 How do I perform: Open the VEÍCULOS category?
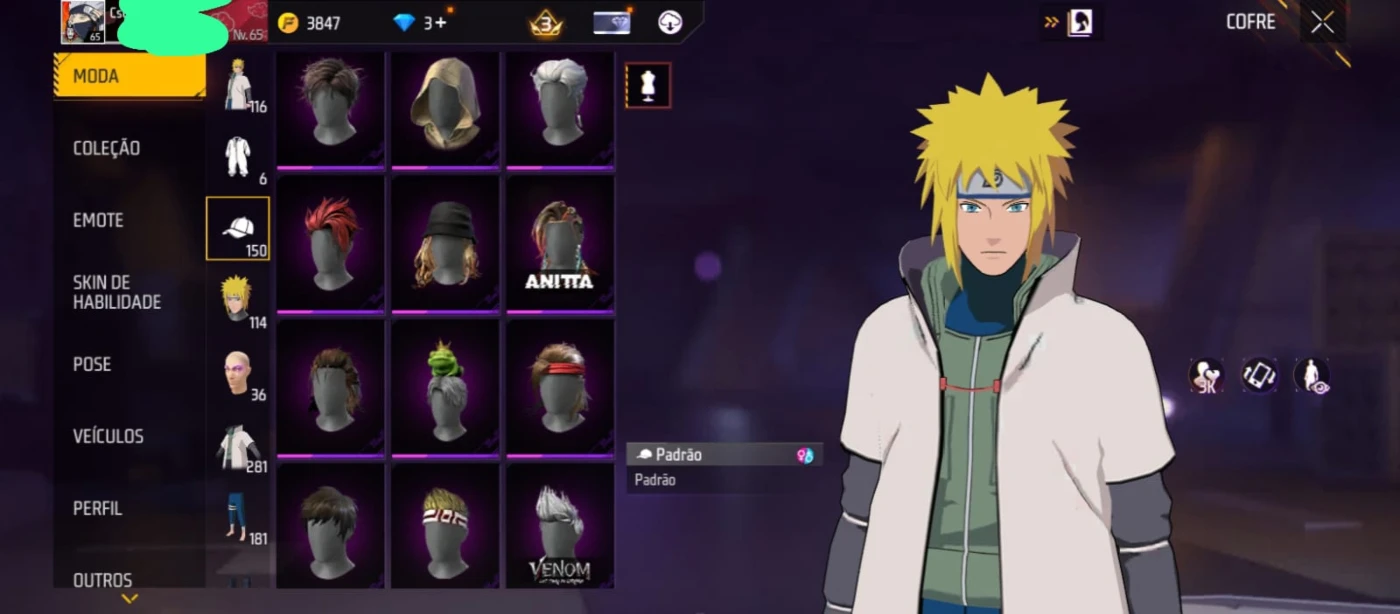(108, 436)
